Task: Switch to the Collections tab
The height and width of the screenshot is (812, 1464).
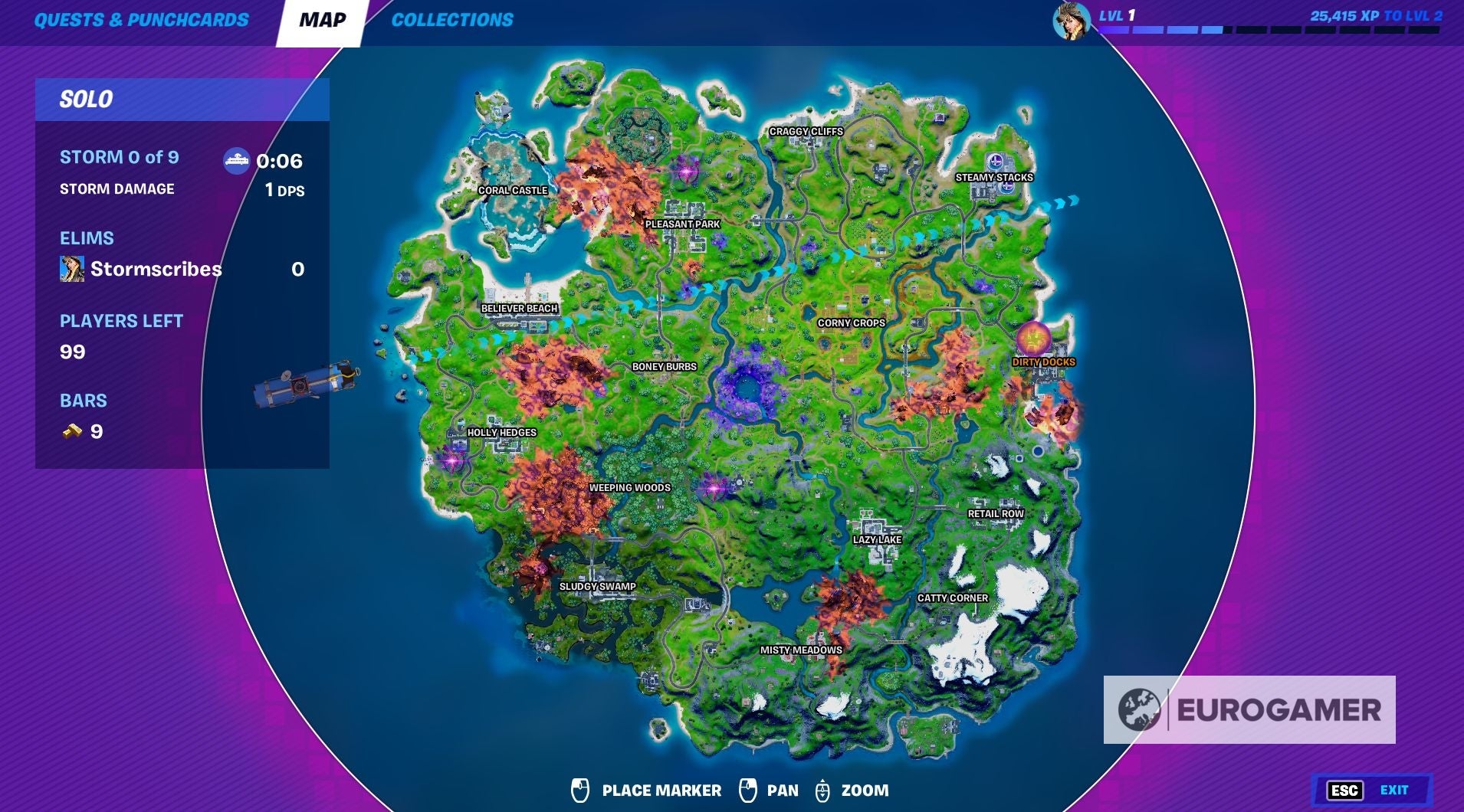Action: click(451, 21)
